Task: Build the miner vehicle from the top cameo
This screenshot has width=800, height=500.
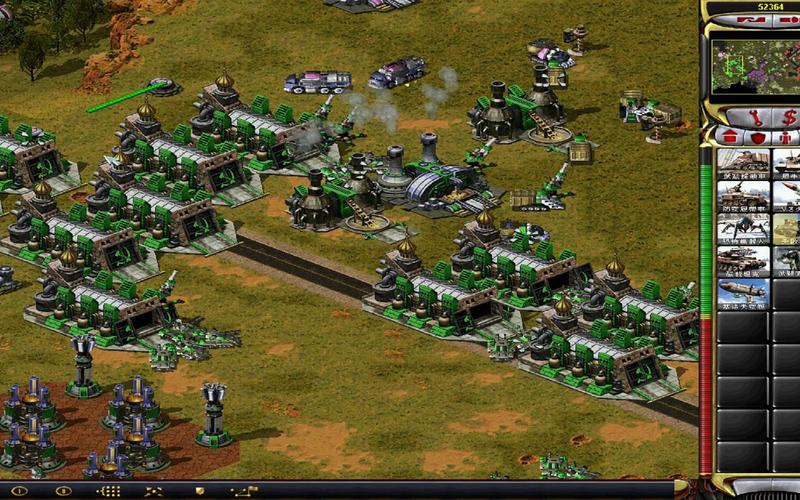Action: click(x=742, y=164)
